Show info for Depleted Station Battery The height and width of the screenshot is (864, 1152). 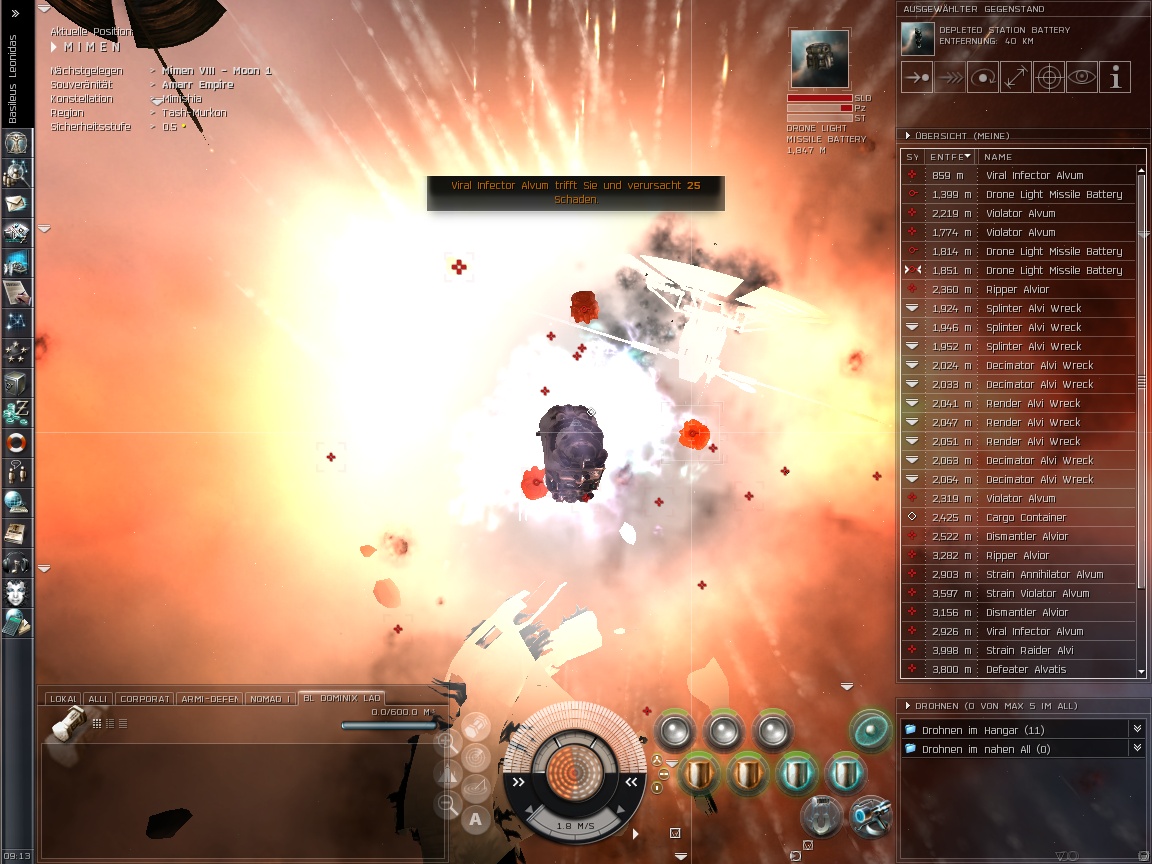(1115, 77)
